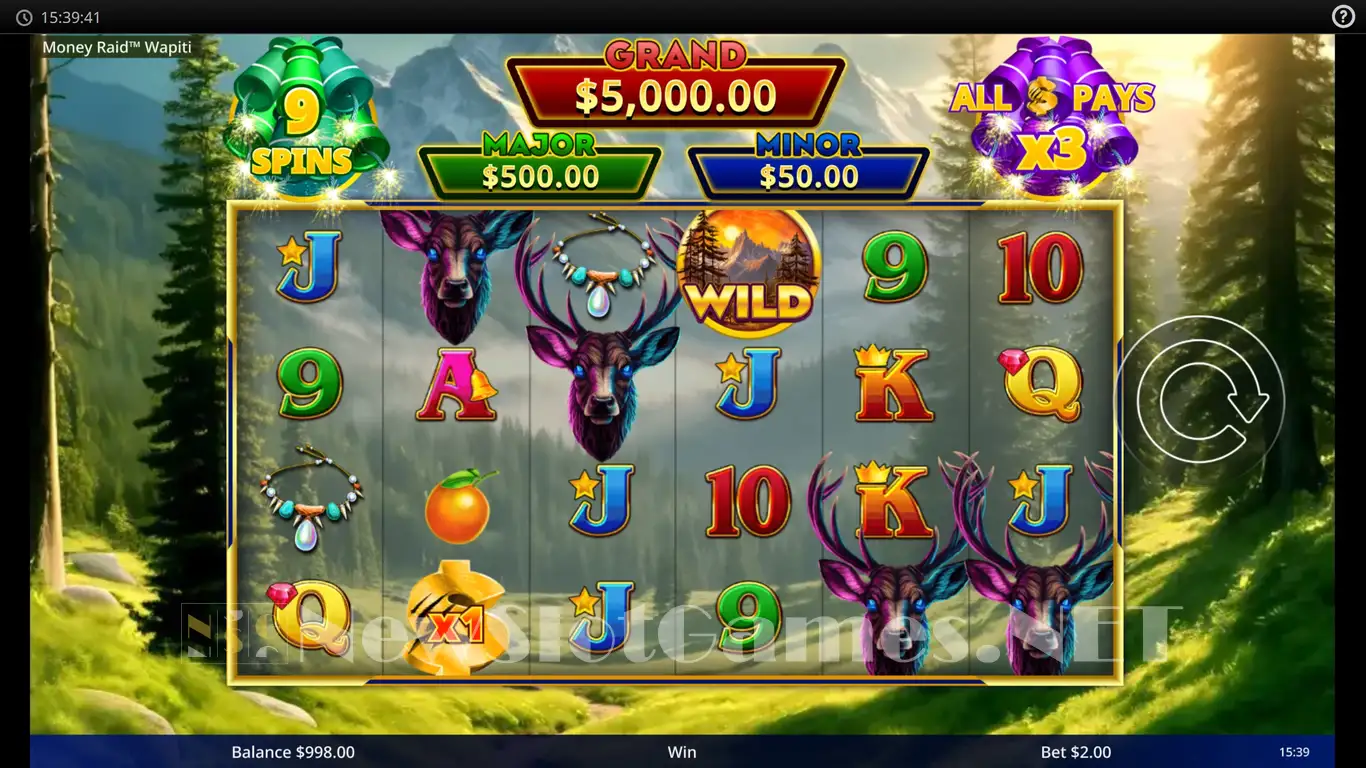Screen dimensions: 1366x768
Task: Open the Bet $2.00 selector
Action: point(1075,752)
